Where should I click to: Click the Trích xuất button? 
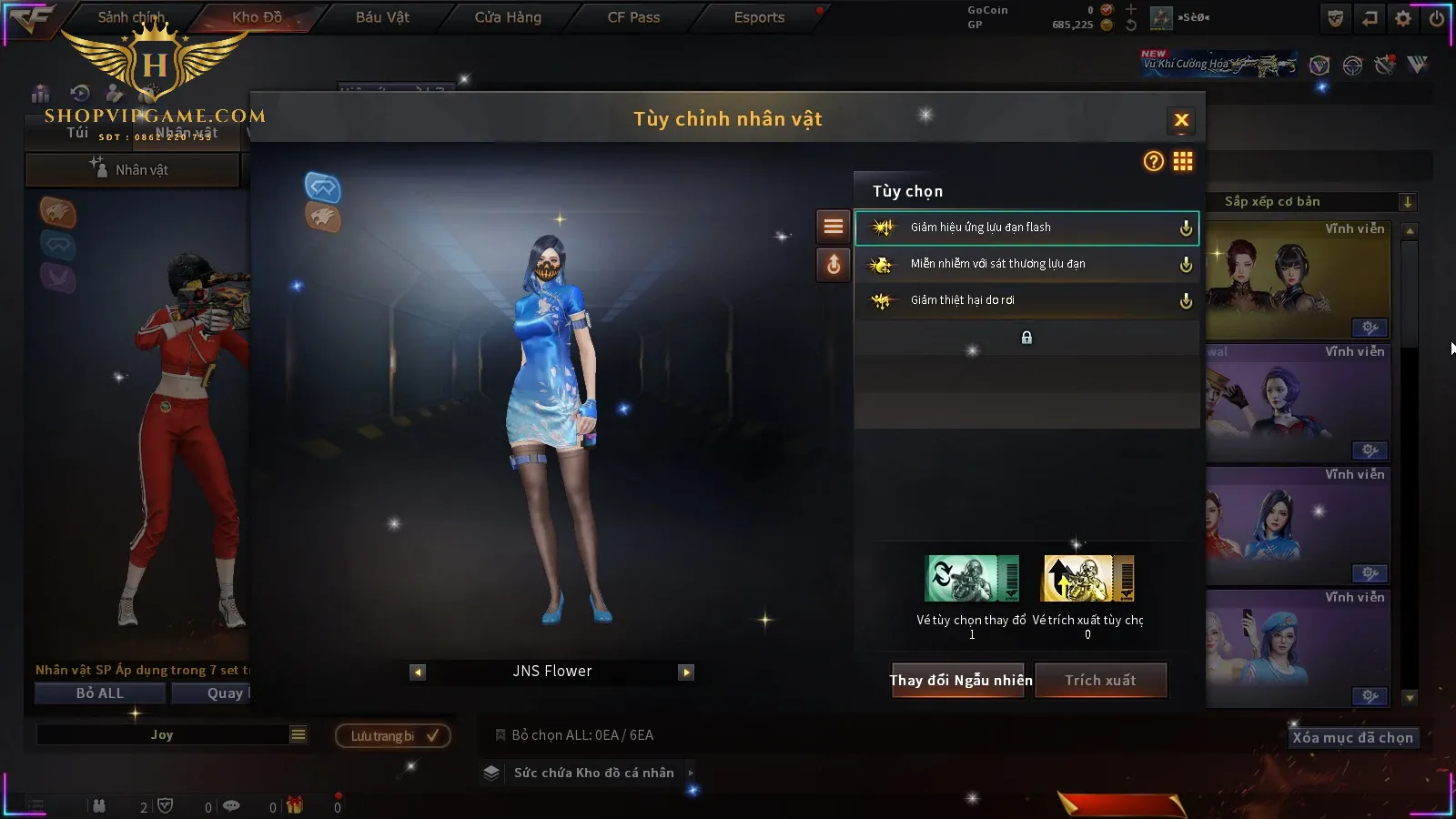point(1100,680)
